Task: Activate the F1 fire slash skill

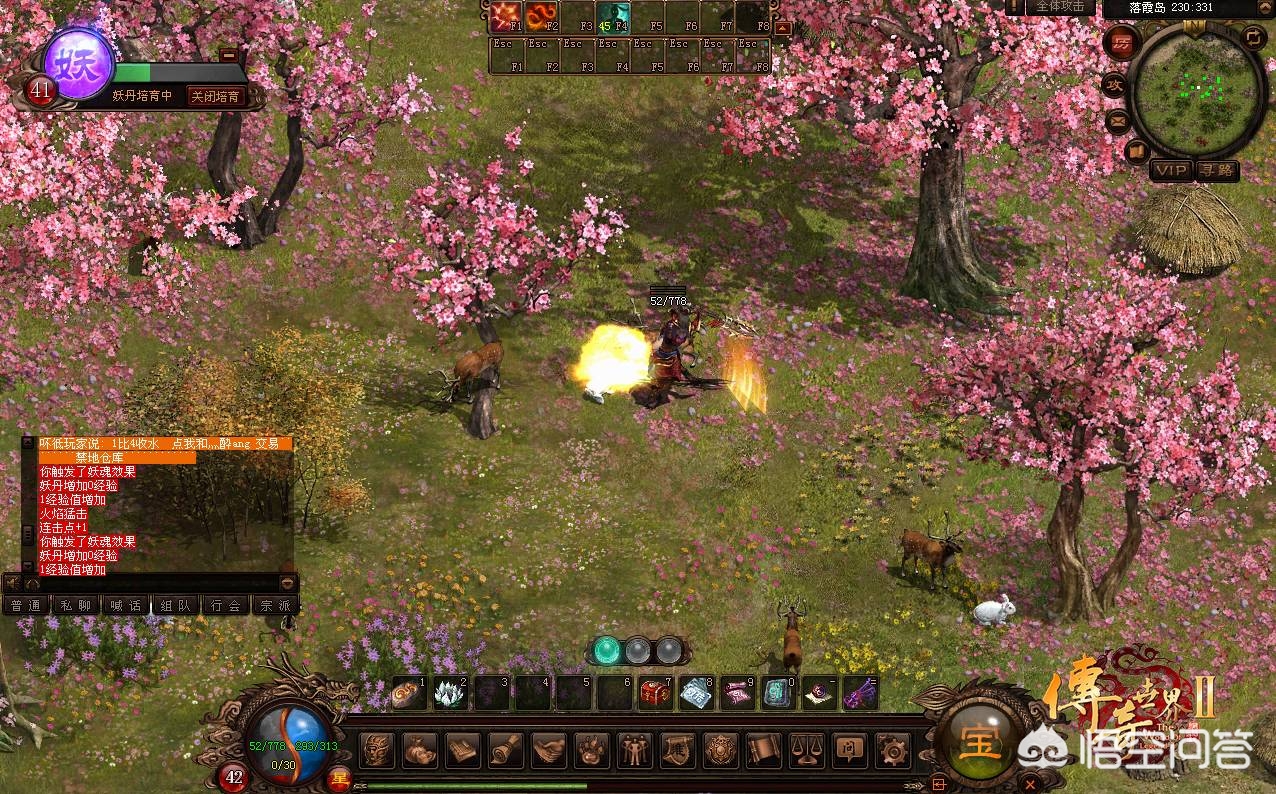Action: coord(504,17)
